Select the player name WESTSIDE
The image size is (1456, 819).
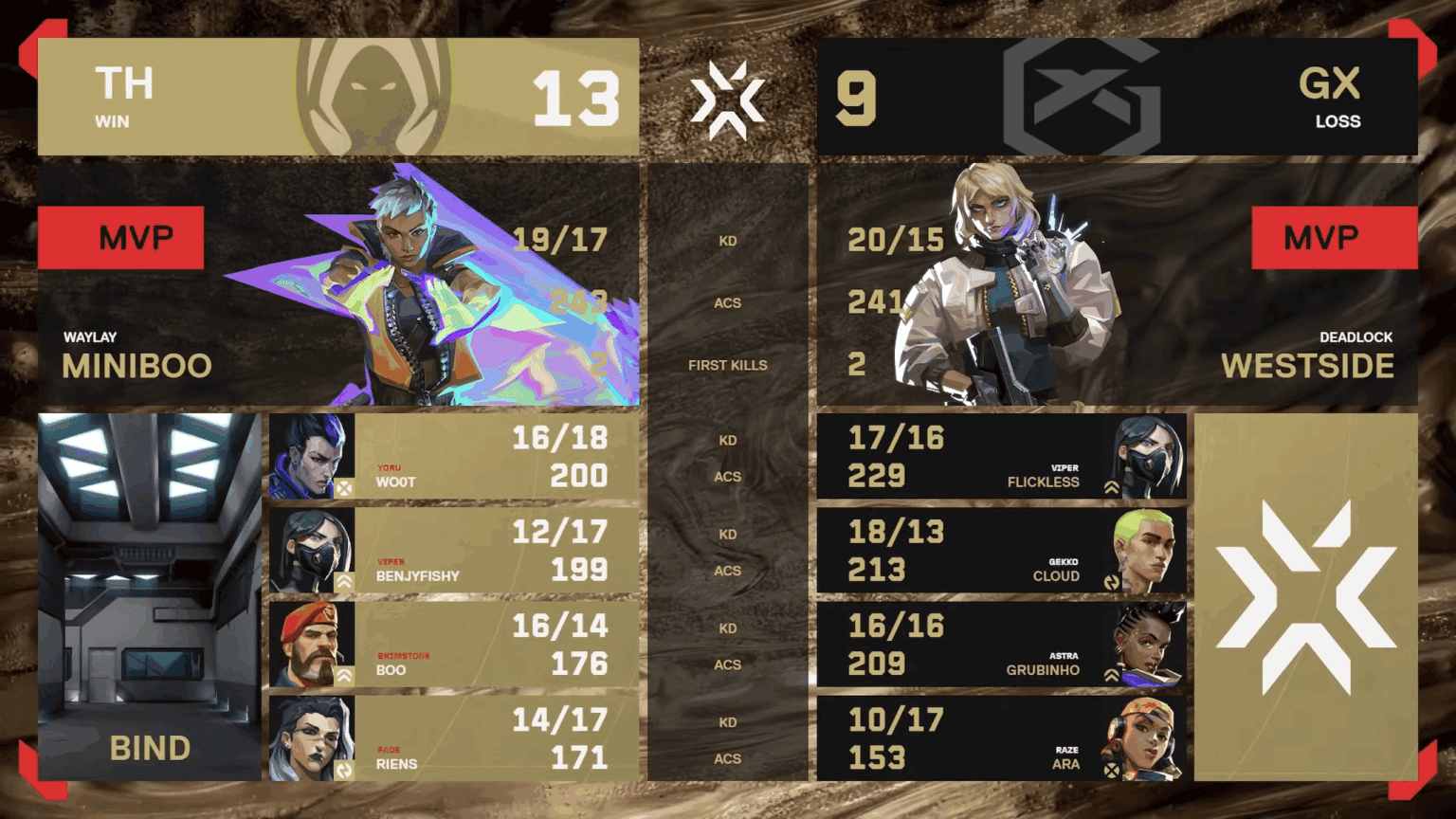point(1307,366)
